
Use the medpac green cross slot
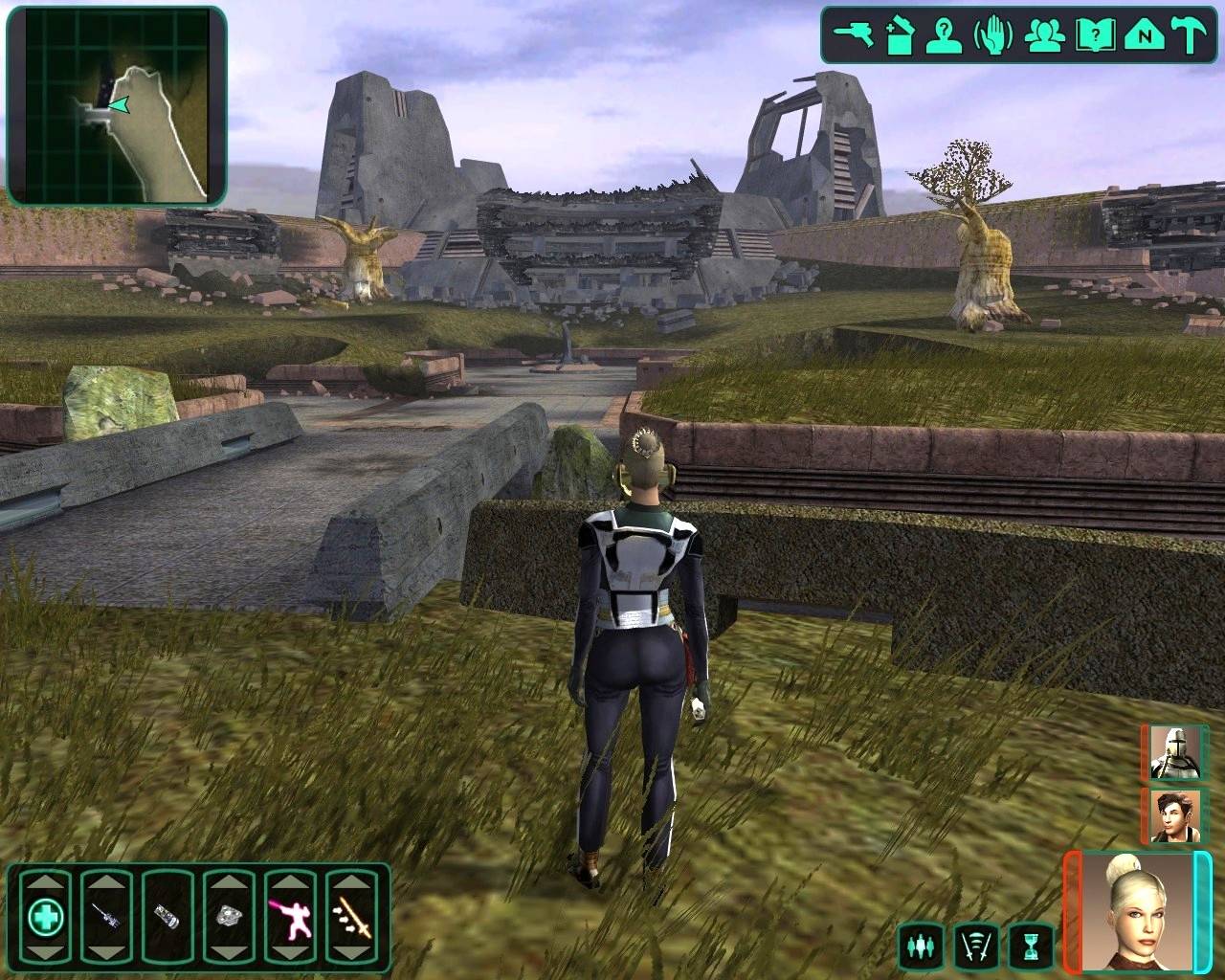coord(45,919)
